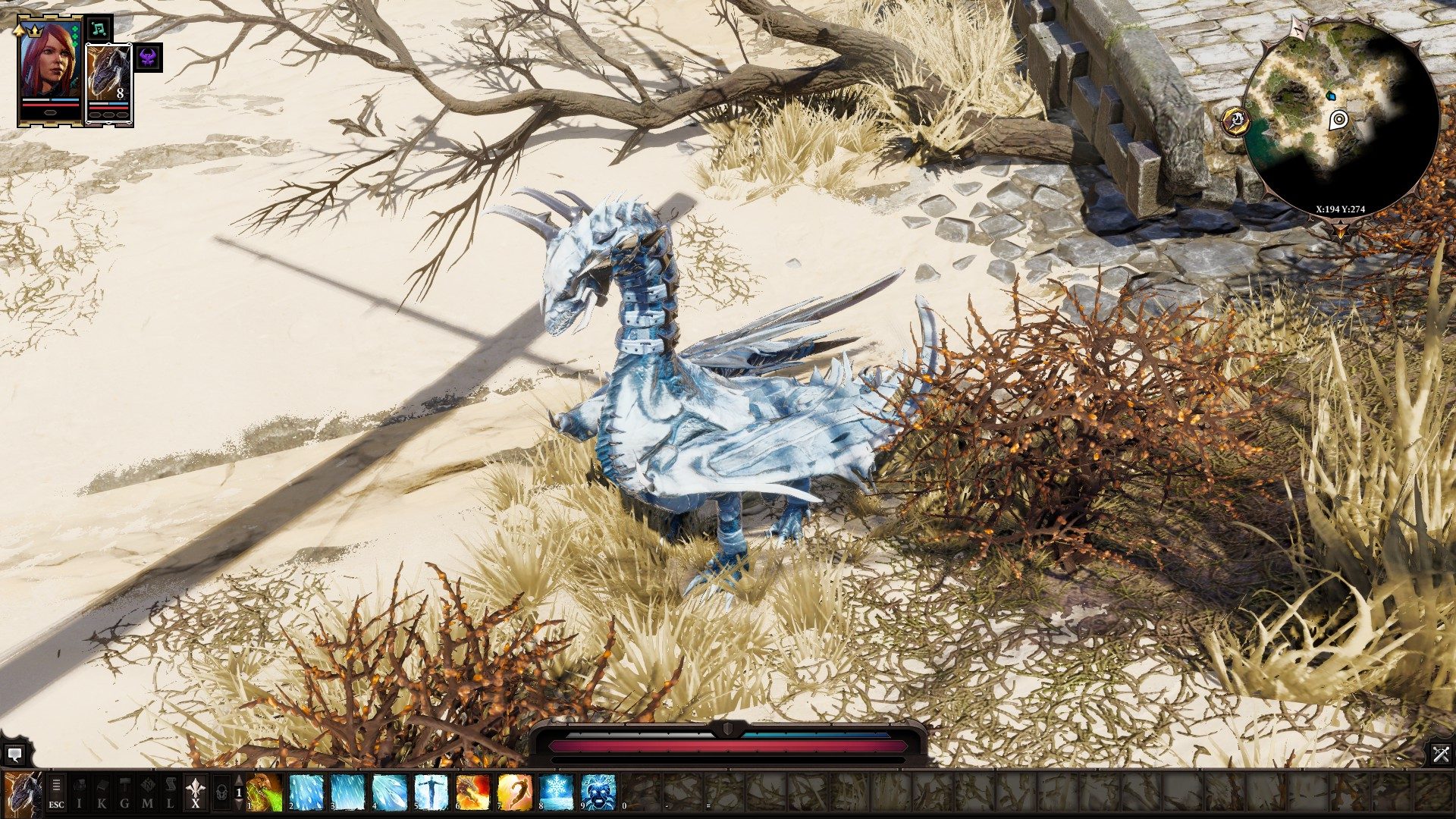Cast Resurrection from hotbar slot 5
The height and width of the screenshot is (819, 1456).
click(430, 792)
